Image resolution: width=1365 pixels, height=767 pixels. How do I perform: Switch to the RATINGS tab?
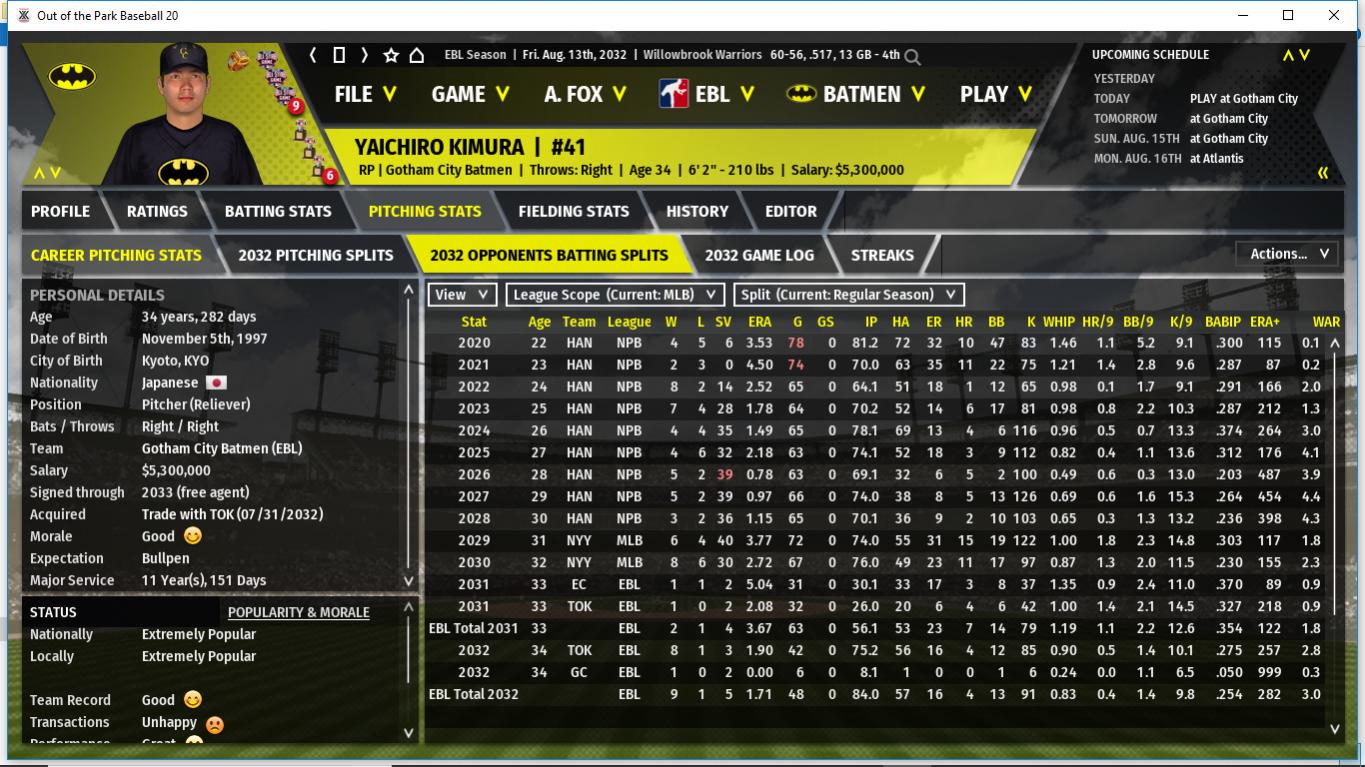pyautogui.click(x=157, y=211)
